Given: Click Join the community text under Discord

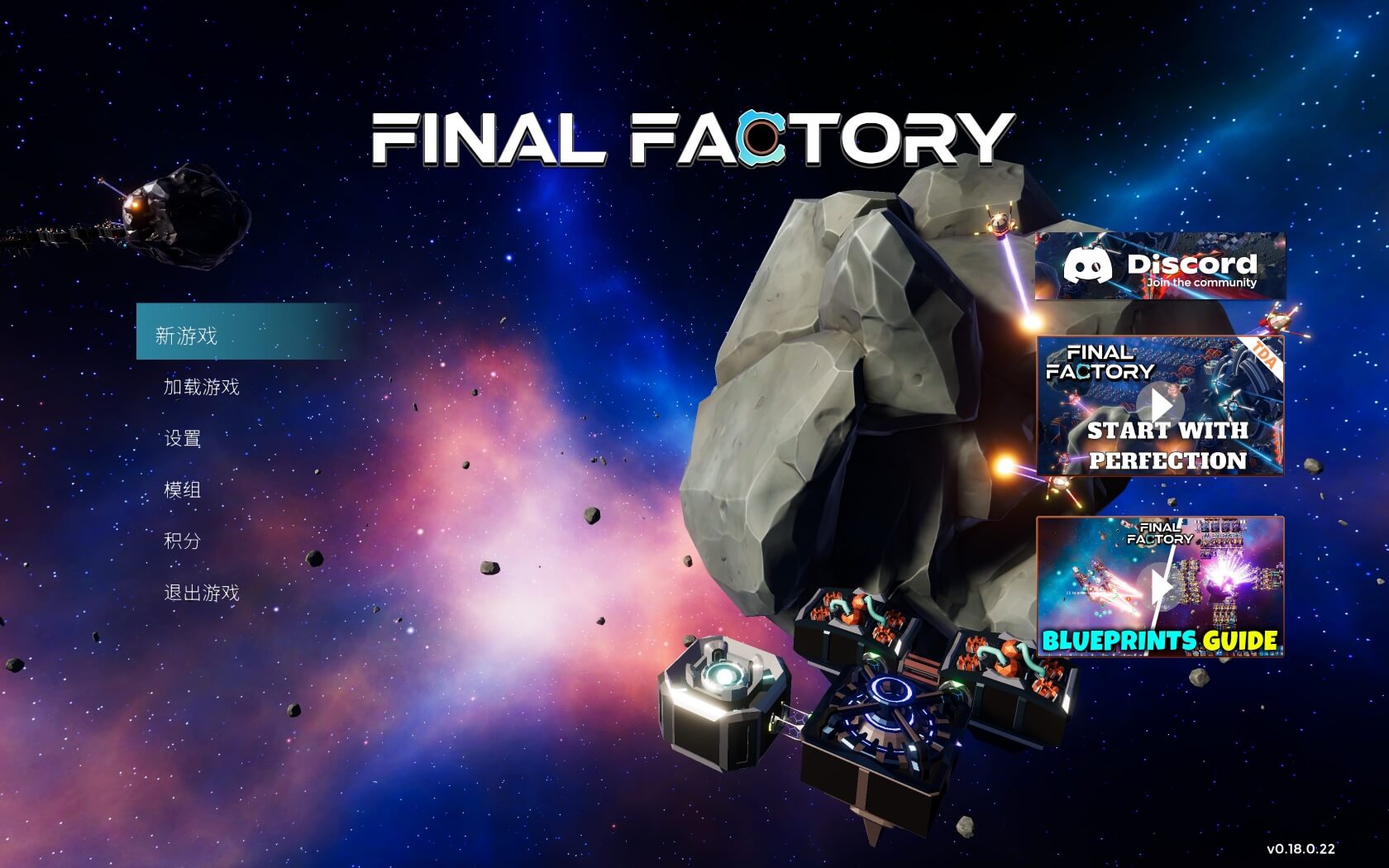Looking at the screenshot, I should [1200, 281].
